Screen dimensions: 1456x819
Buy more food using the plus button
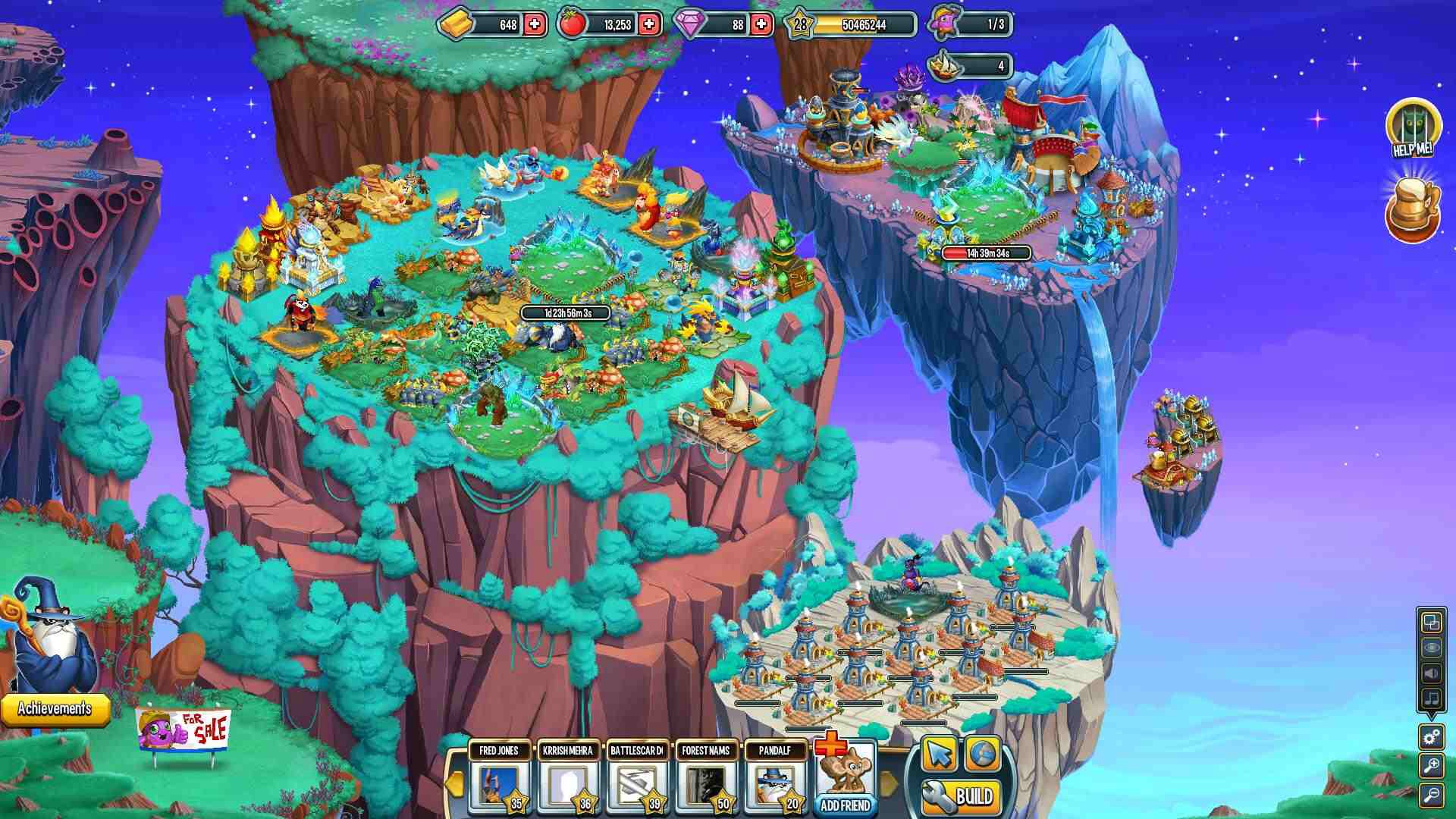[x=649, y=24]
